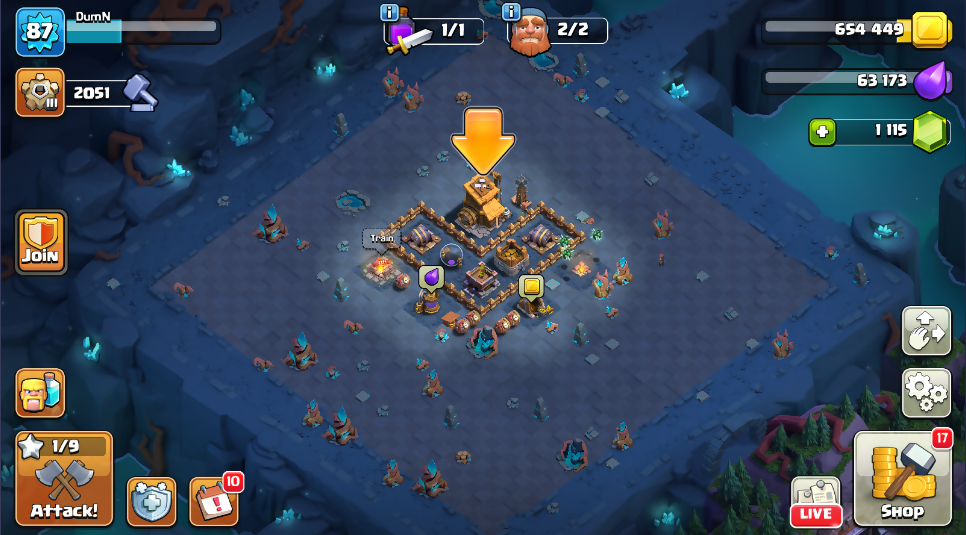Show info for the 2/2 builders counter
Image resolution: width=966 pixels, height=535 pixels.
(x=512, y=12)
